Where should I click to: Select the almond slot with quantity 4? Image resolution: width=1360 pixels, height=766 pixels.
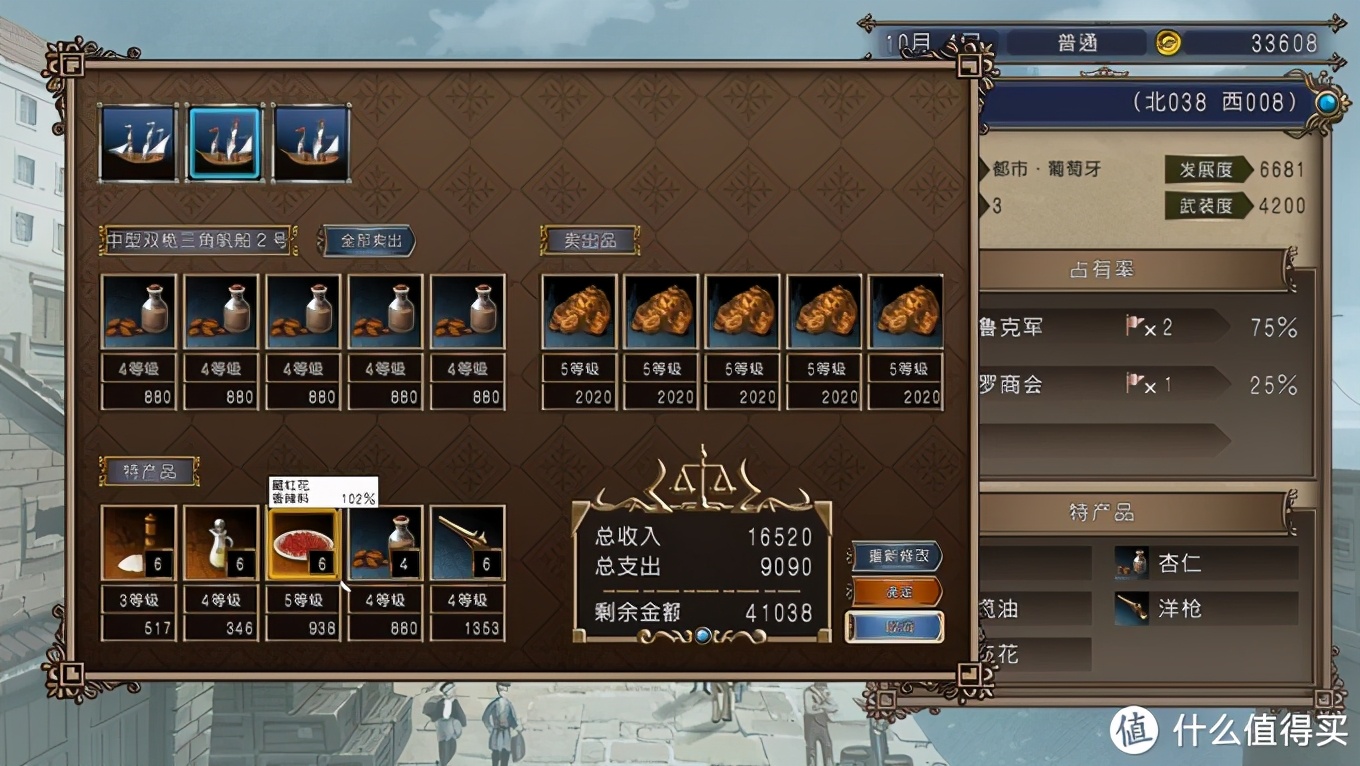pos(385,543)
